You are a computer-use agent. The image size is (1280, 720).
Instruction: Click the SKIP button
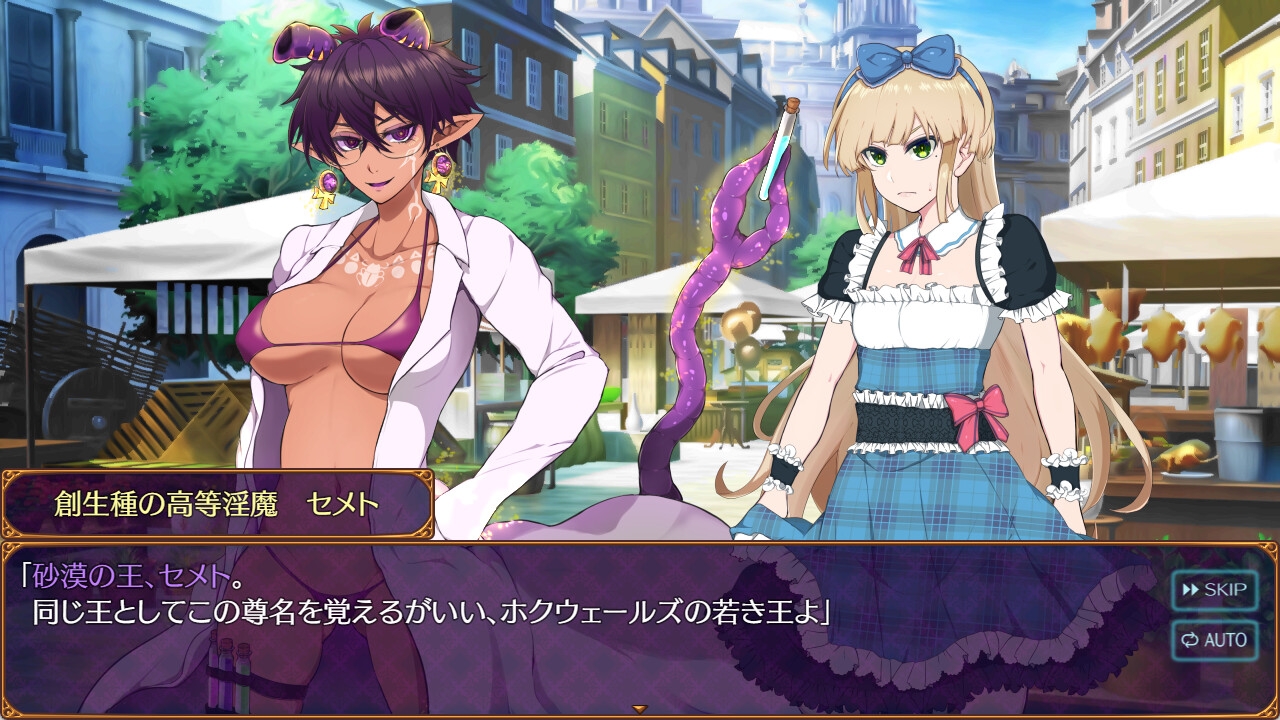tap(1213, 590)
